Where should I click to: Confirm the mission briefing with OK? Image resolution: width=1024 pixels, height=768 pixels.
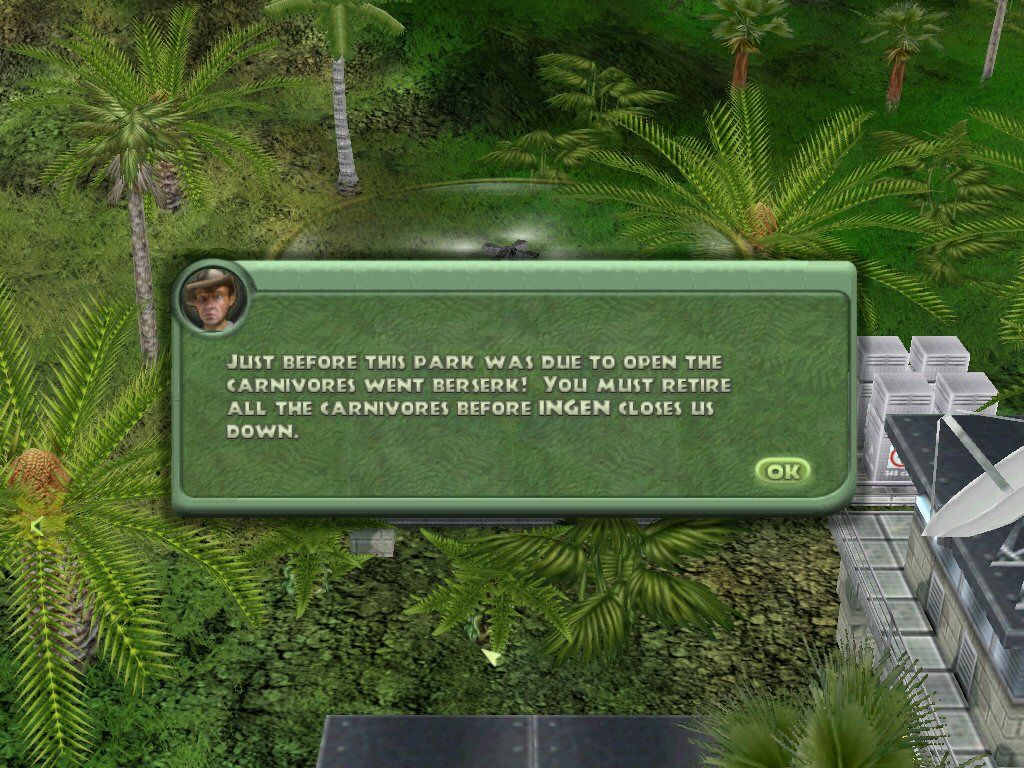(x=782, y=471)
